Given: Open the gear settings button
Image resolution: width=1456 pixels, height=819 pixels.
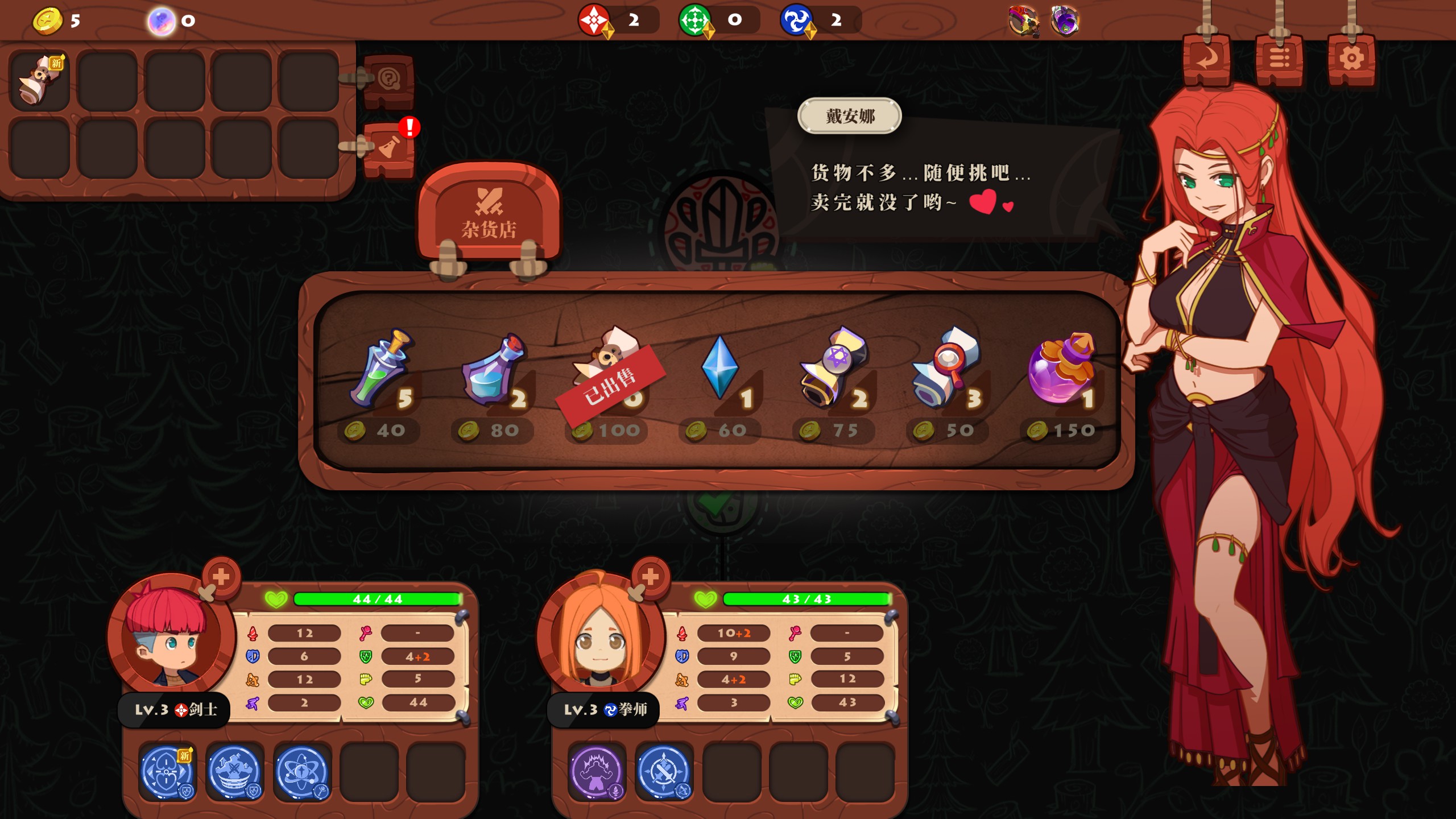Looking at the screenshot, I should pos(1351,60).
